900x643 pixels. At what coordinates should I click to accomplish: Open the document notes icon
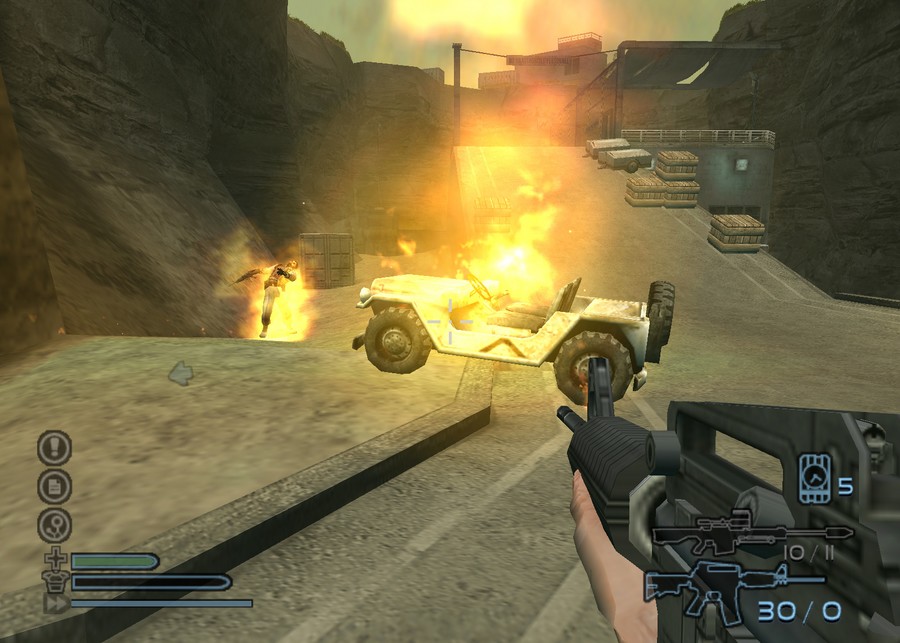pos(54,486)
